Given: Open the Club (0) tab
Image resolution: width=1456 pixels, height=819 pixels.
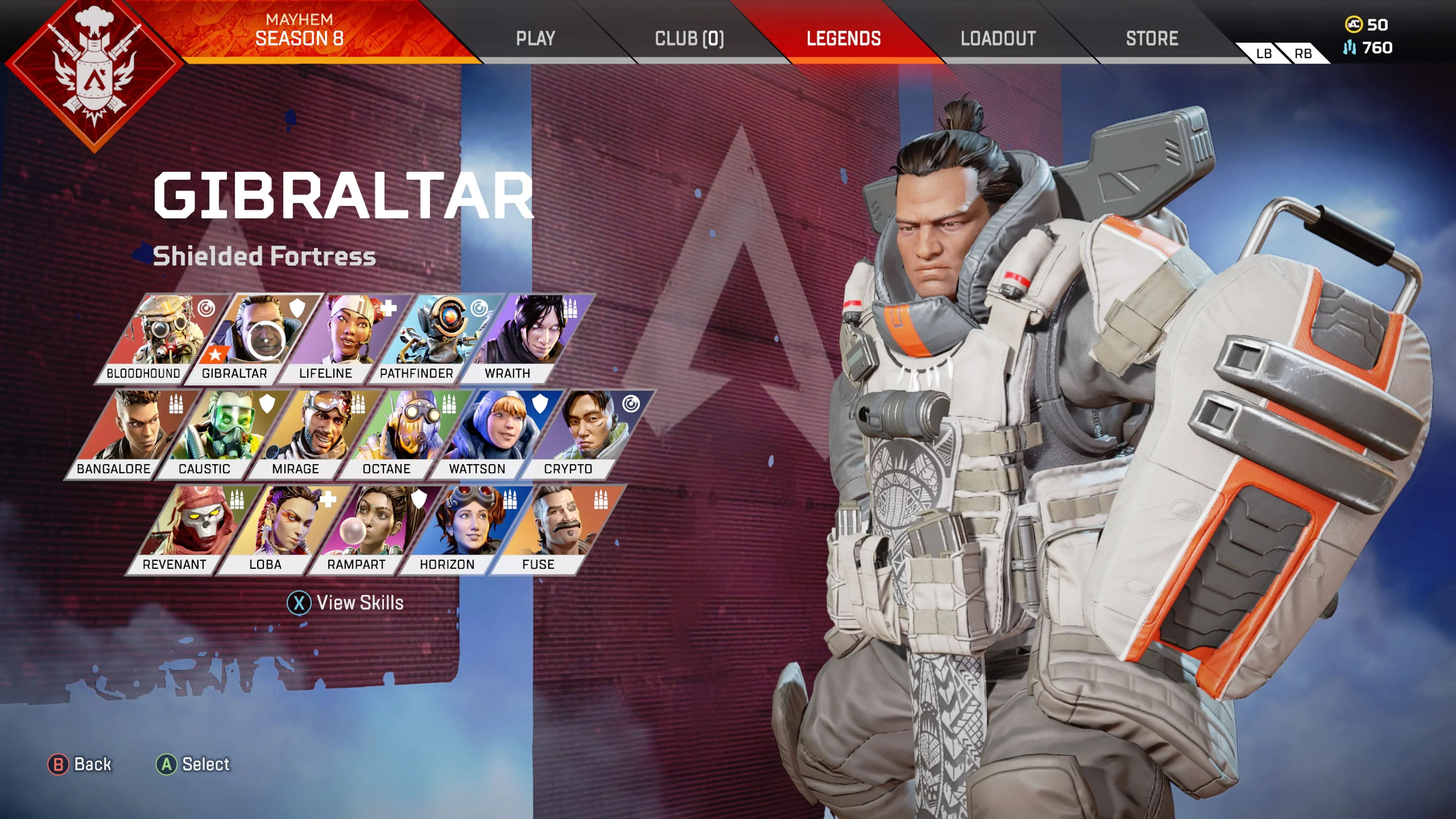Looking at the screenshot, I should [689, 38].
